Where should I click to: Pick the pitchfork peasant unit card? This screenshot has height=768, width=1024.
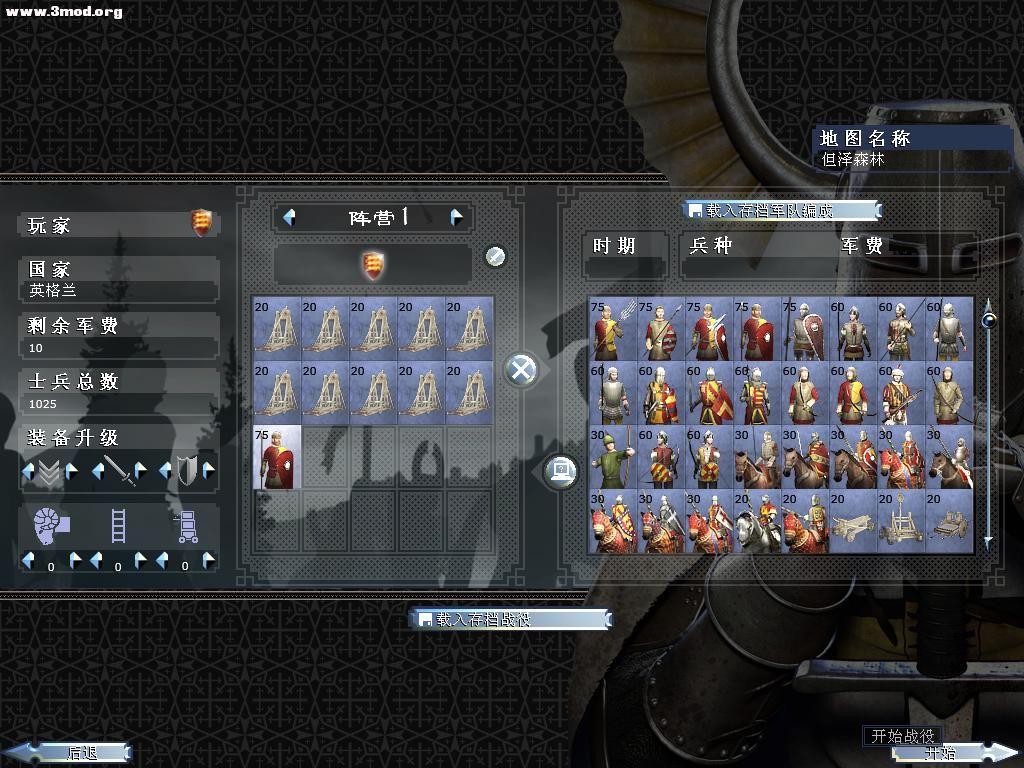(x=612, y=328)
